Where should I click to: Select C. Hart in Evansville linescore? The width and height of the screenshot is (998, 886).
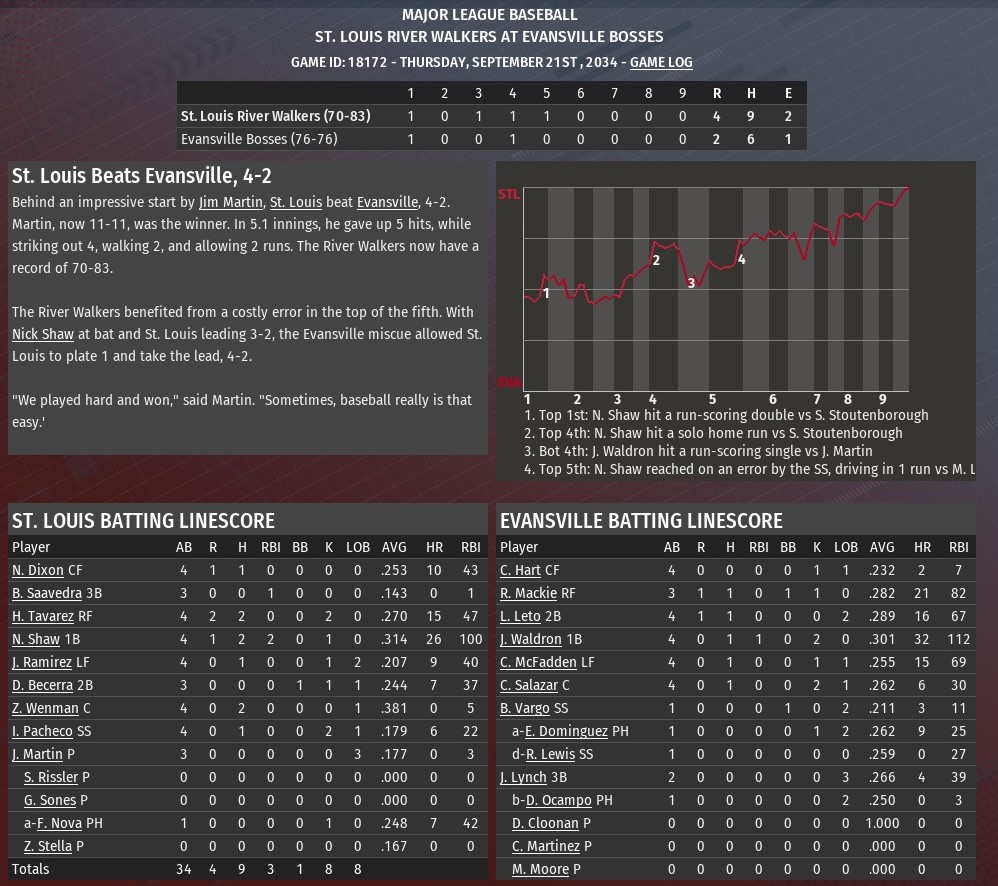(x=520, y=570)
